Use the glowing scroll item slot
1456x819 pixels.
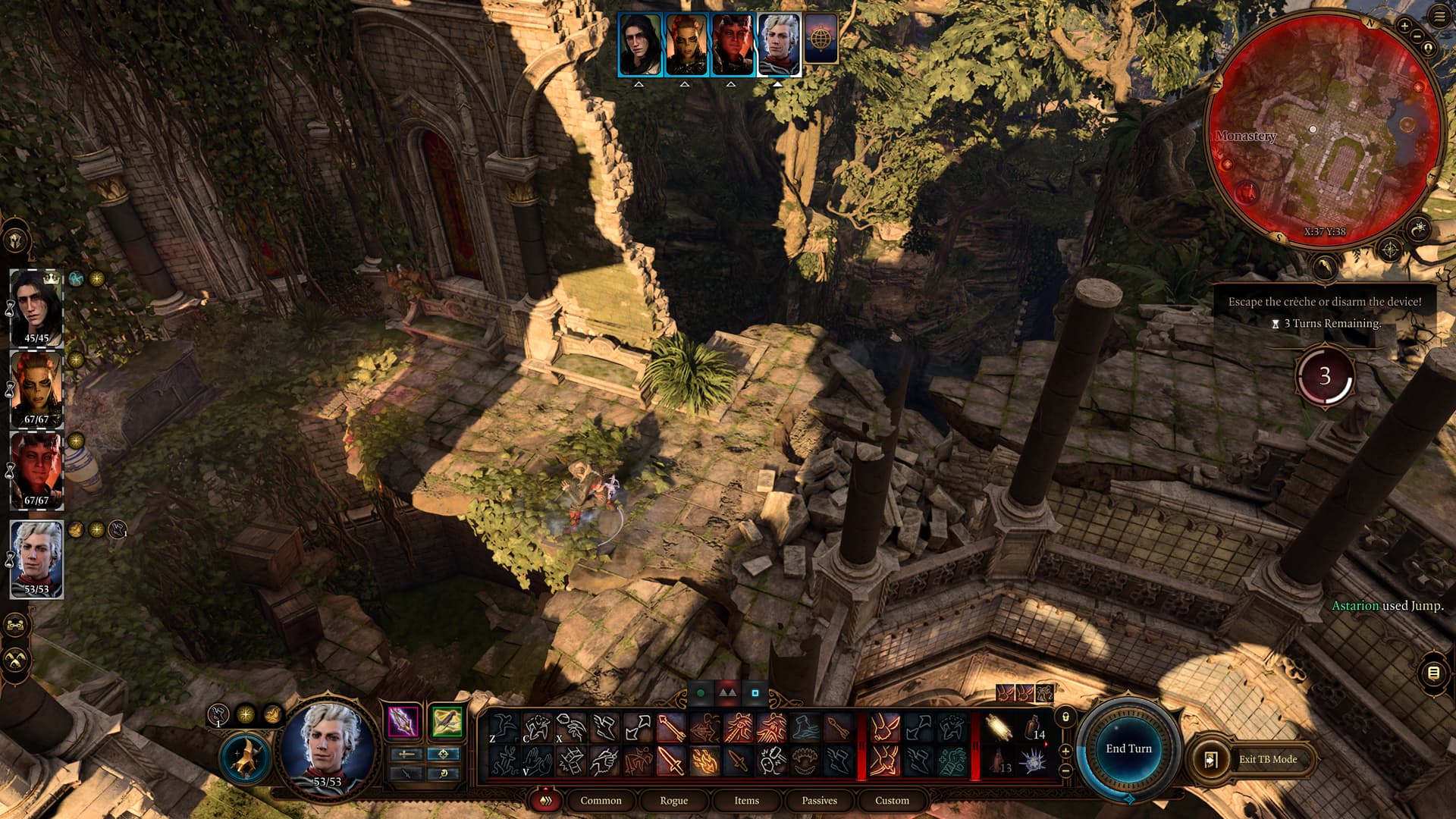(999, 728)
